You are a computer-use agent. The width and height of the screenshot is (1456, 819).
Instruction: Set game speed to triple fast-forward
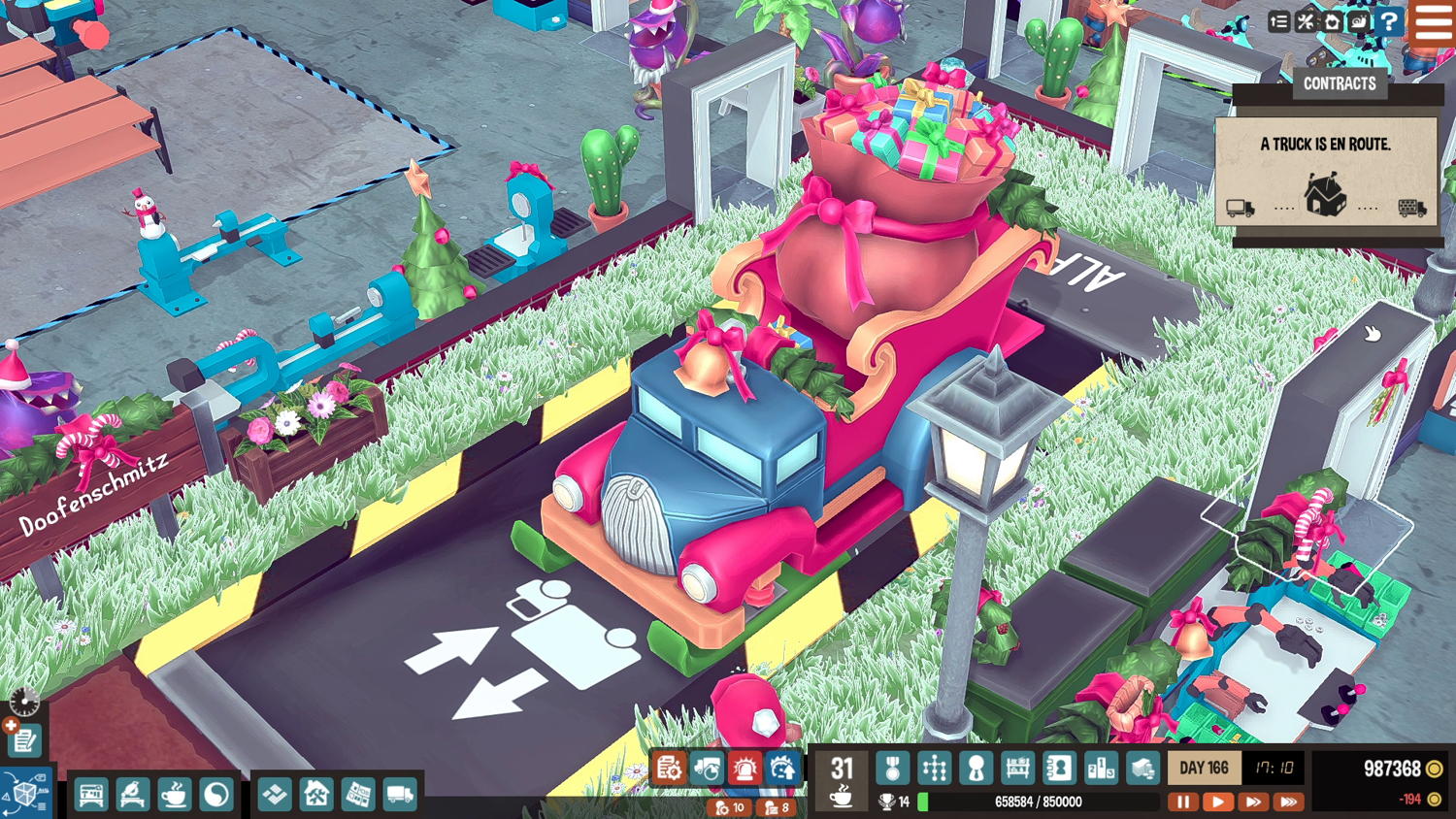[1289, 802]
